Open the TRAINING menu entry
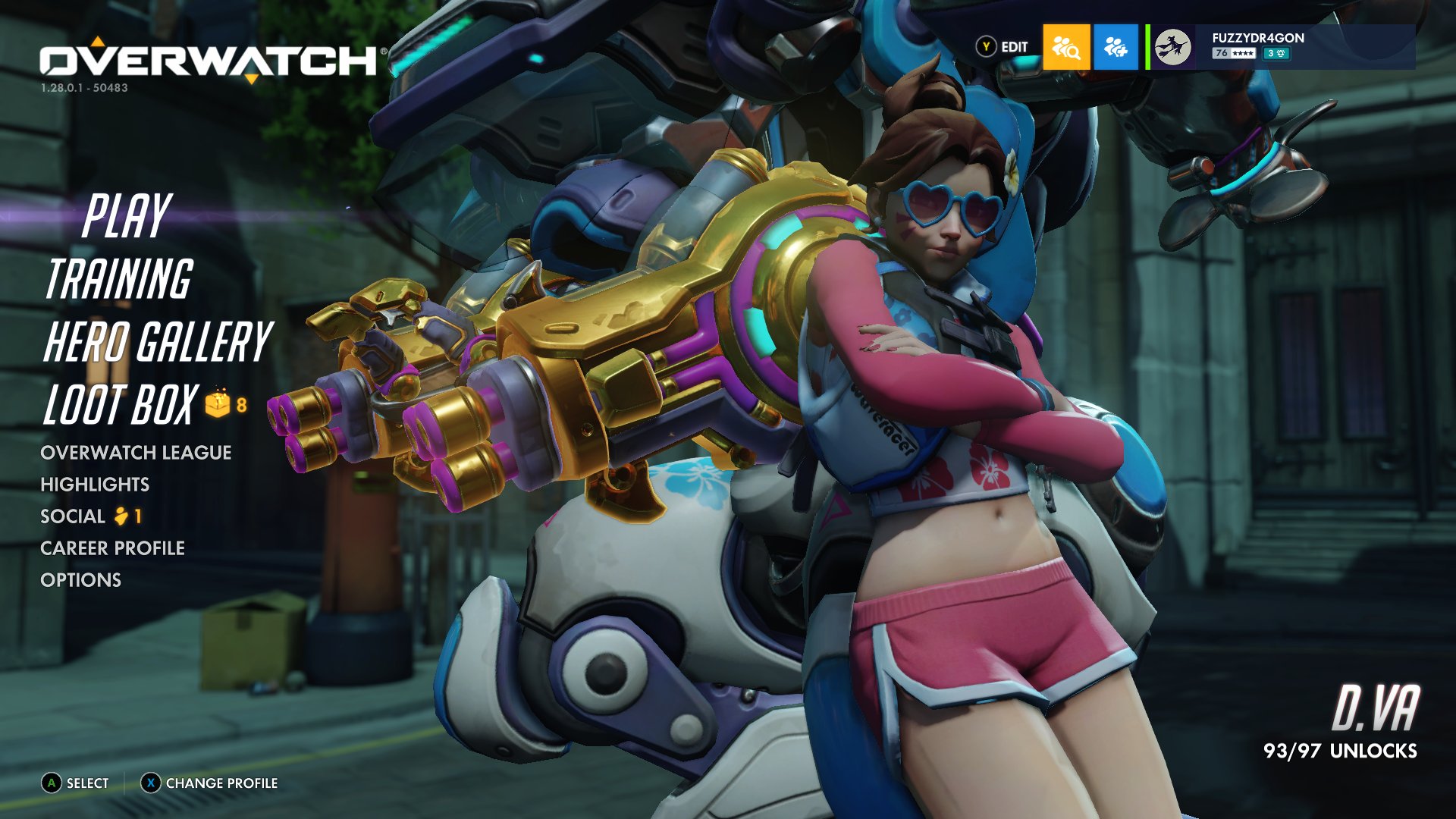This screenshot has width=1456, height=819. click(x=118, y=279)
